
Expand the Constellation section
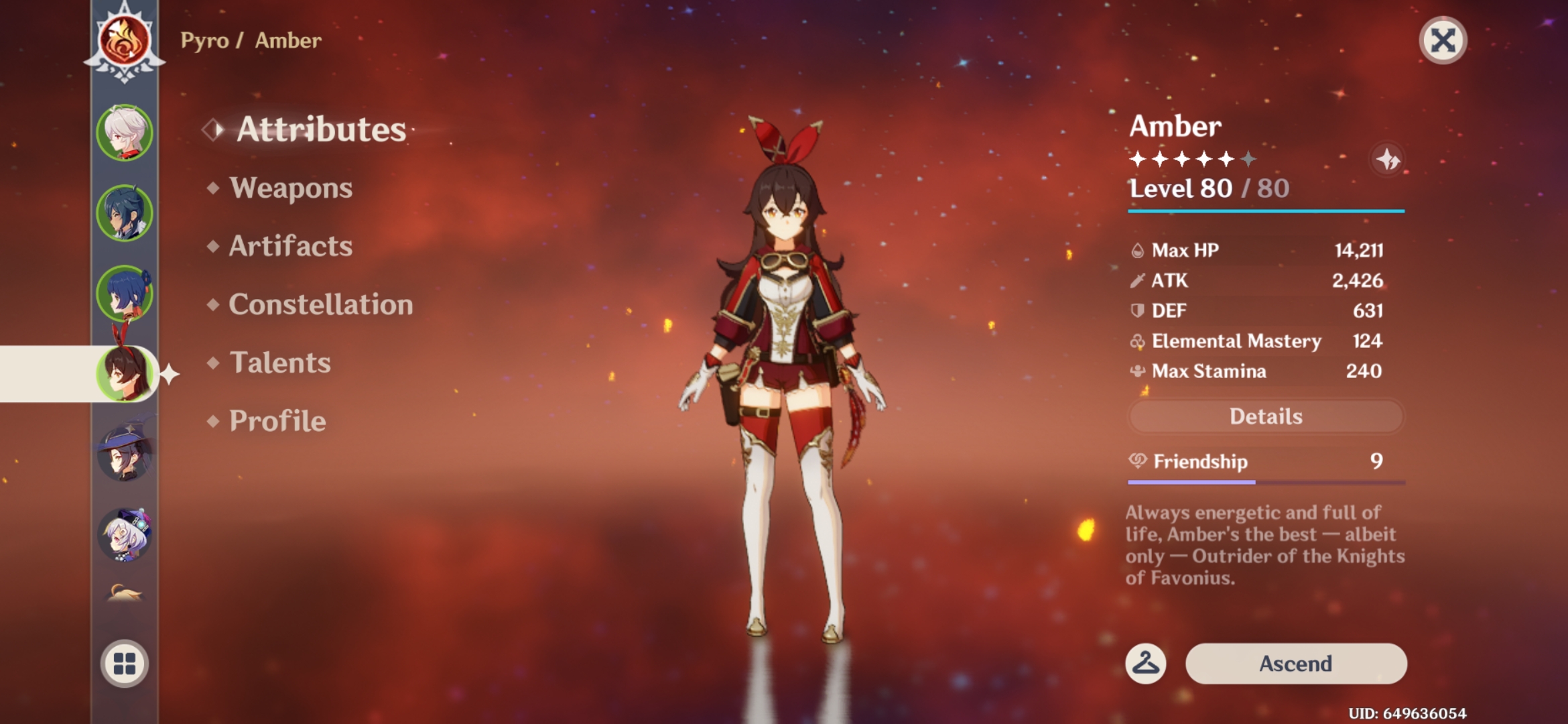click(320, 304)
